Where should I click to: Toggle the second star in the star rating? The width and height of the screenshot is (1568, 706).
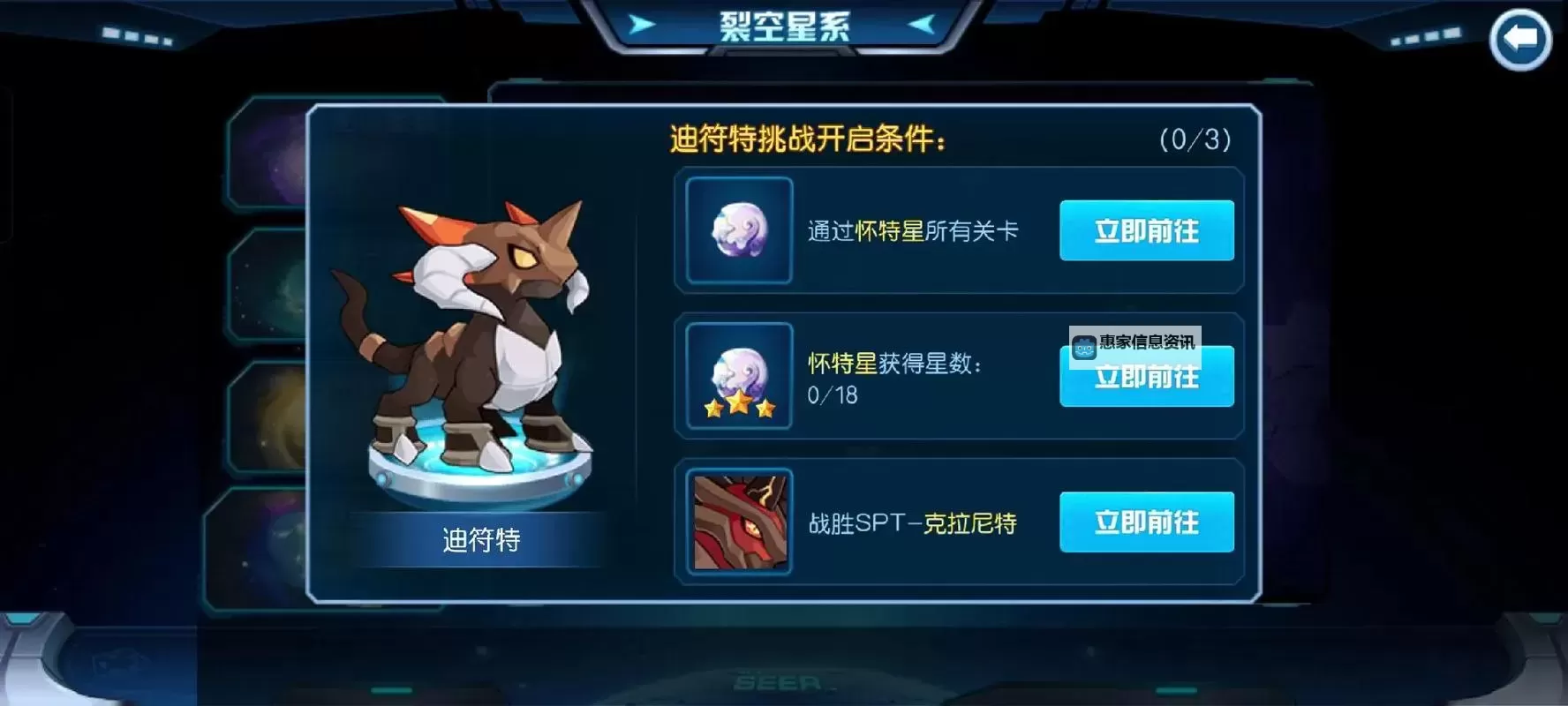click(x=740, y=402)
